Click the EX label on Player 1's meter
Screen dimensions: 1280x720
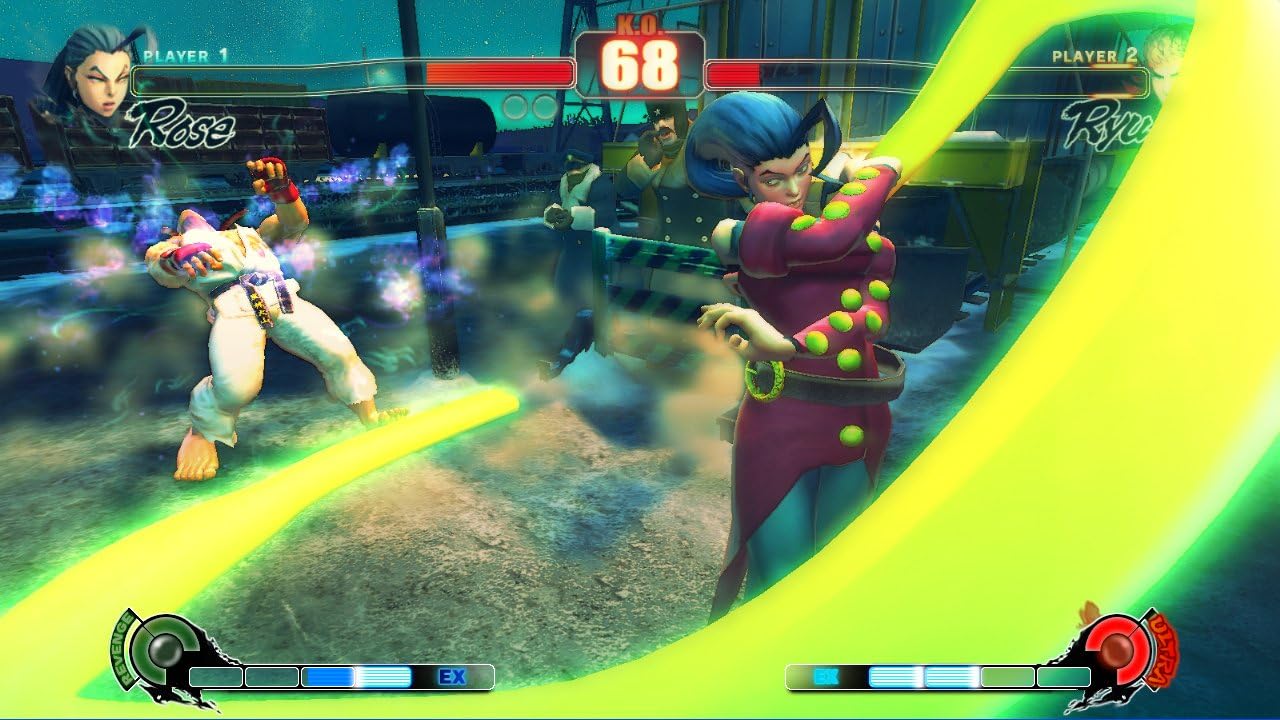(455, 677)
